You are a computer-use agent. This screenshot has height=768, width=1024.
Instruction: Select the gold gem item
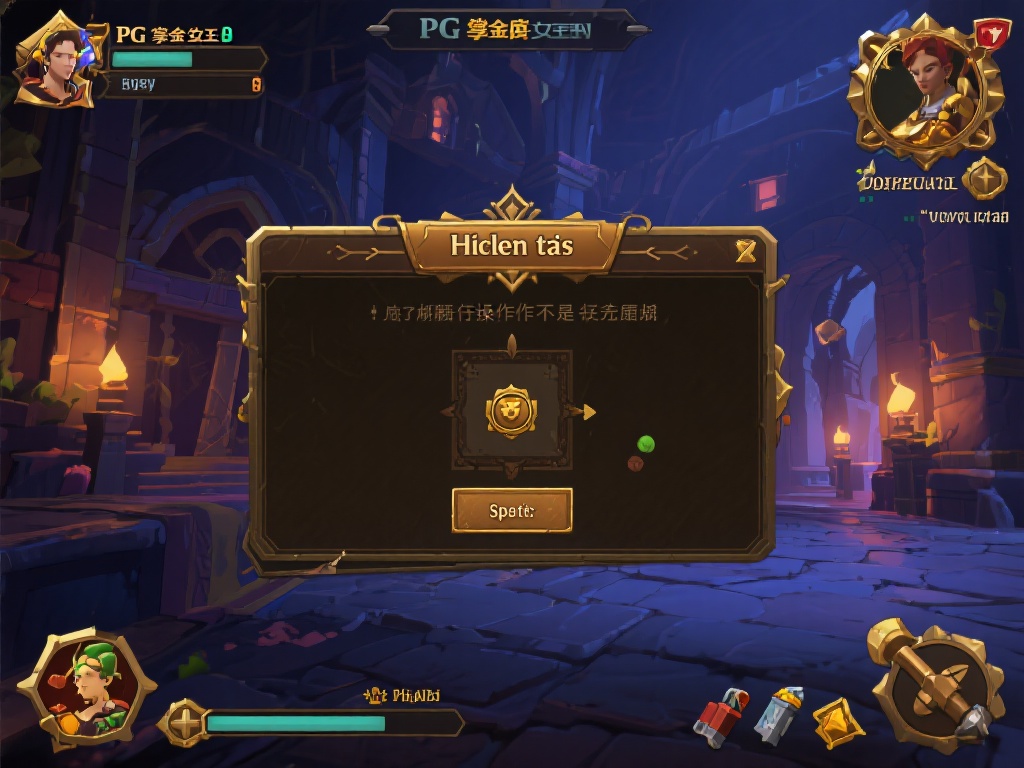tap(837, 721)
